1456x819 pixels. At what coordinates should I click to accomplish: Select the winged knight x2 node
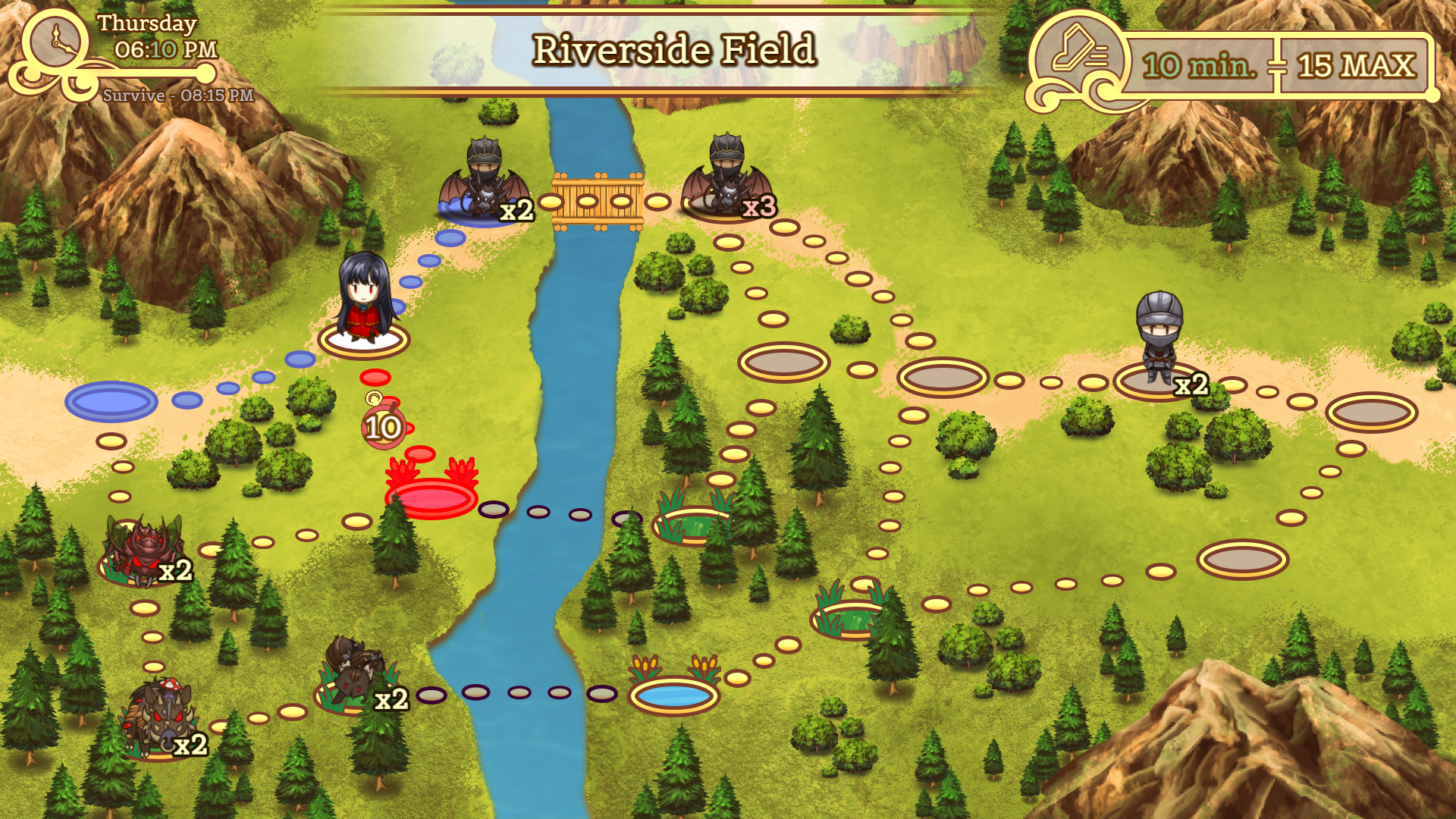click(x=483, y=186)
